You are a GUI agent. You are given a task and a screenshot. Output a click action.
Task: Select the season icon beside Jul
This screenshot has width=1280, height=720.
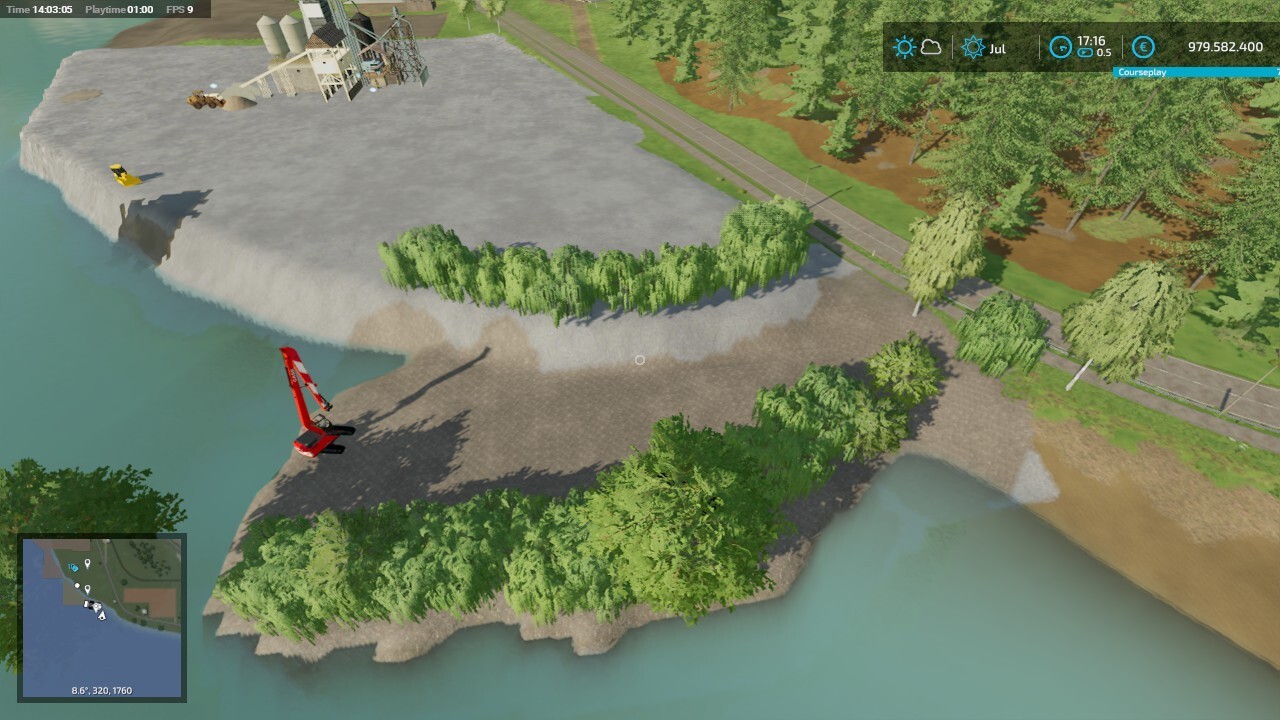973,48
